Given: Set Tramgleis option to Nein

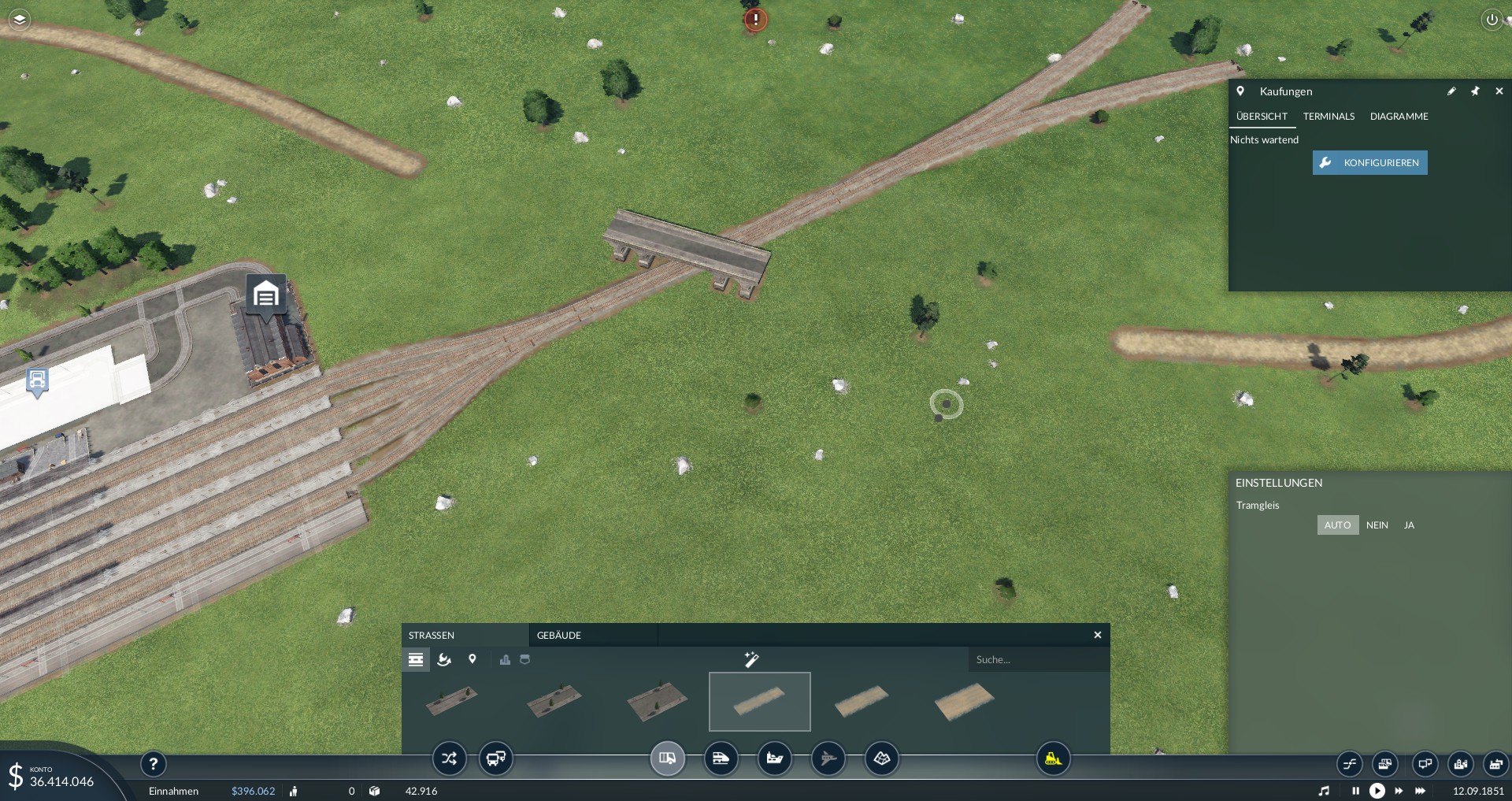Looking at the screenshot, I should pos(1377,525).
